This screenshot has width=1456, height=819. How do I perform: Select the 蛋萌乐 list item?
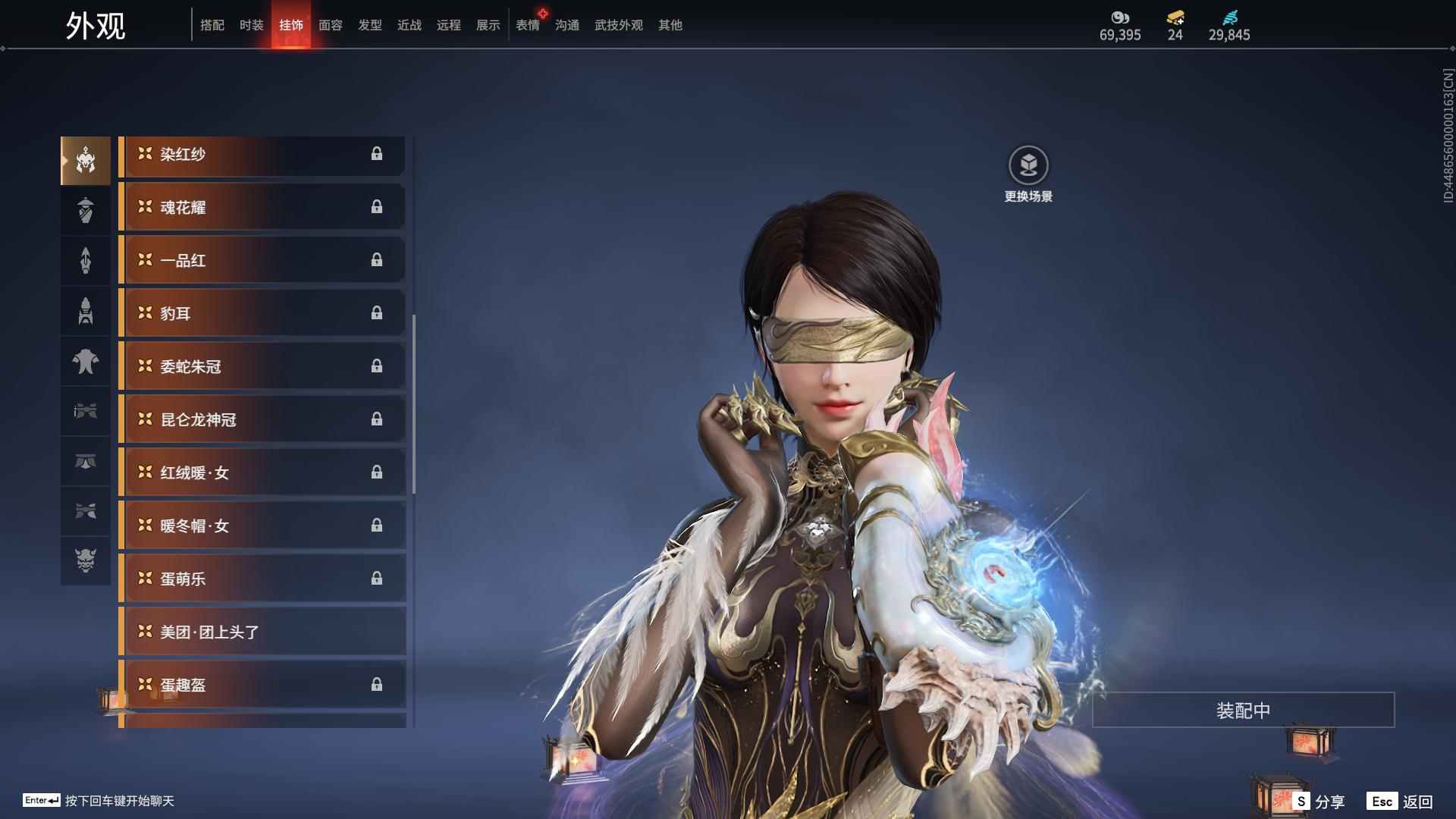[262, 579]
